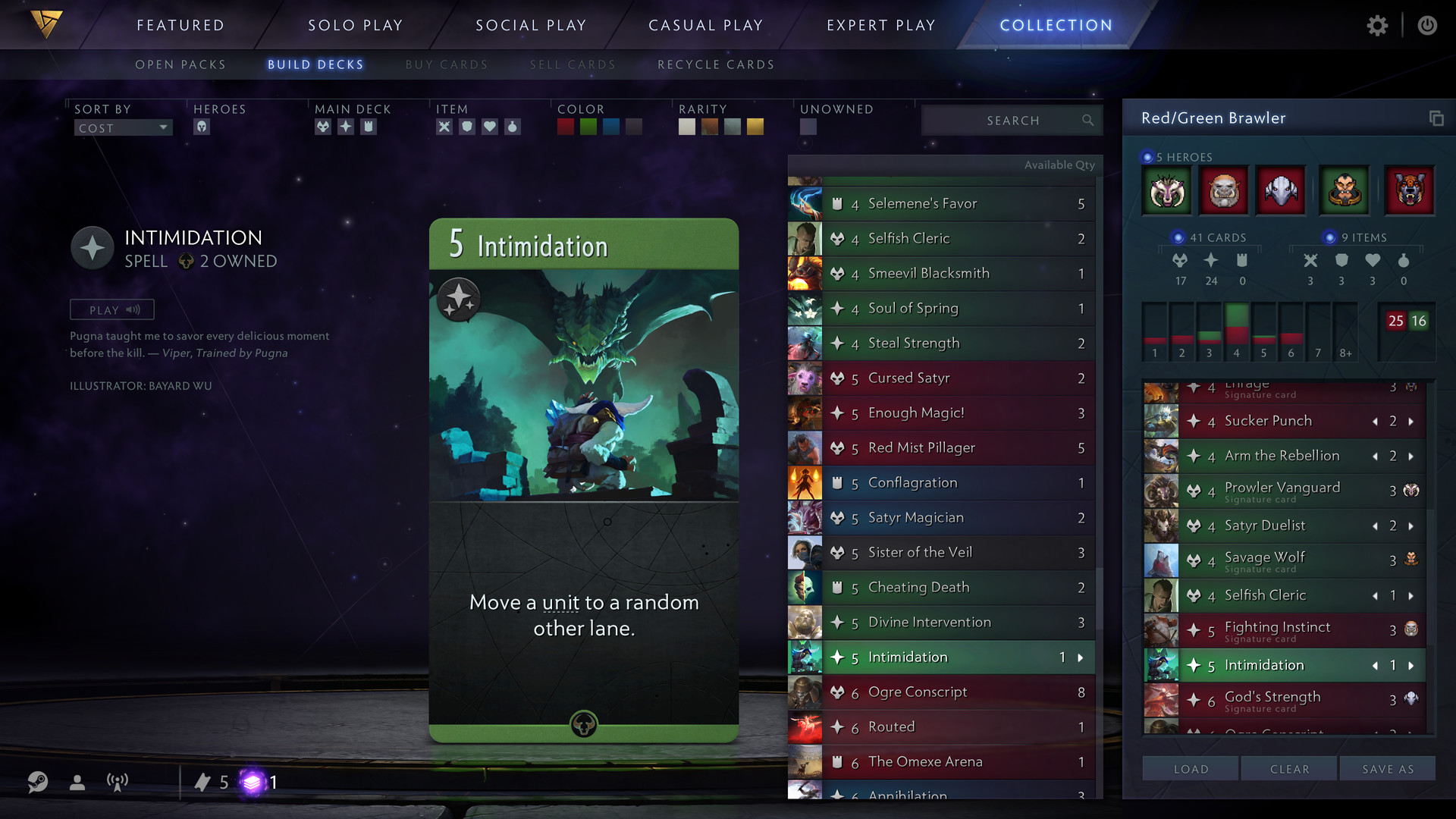Increase Sucker Punch count with right arrow

1410,421
